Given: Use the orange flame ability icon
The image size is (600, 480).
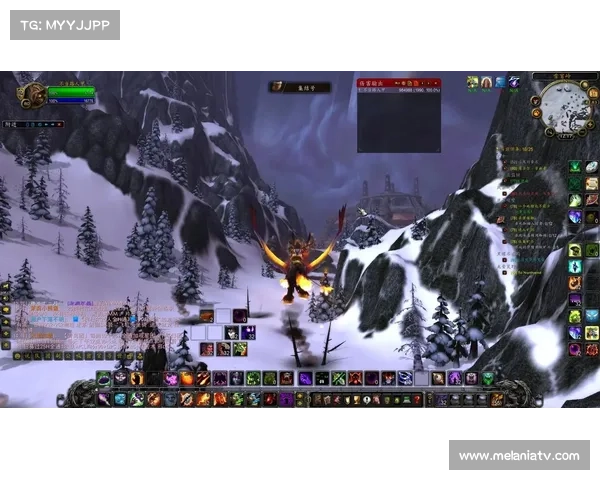Looking at the screenshot, I should (x=187, y=379).
